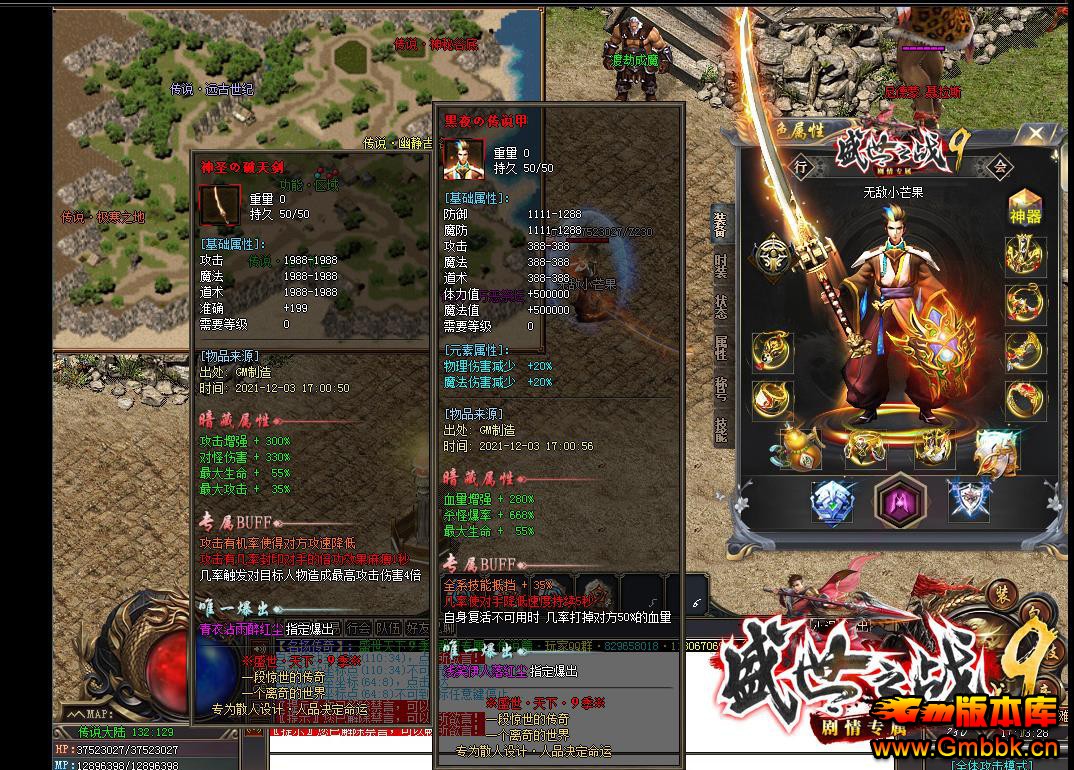
Task: Select the purple hexagon emblem slot
Action: point(895,499)
